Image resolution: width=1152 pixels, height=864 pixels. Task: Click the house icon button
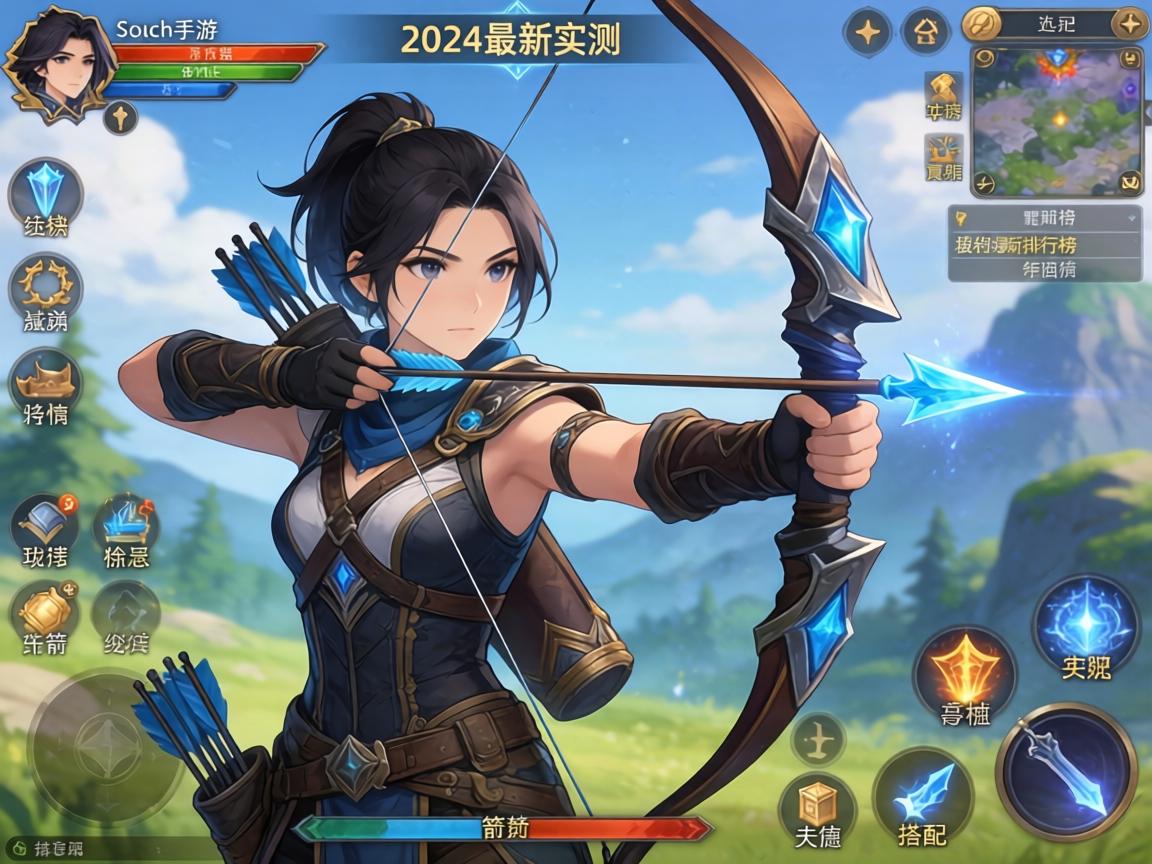click(926, 33)
